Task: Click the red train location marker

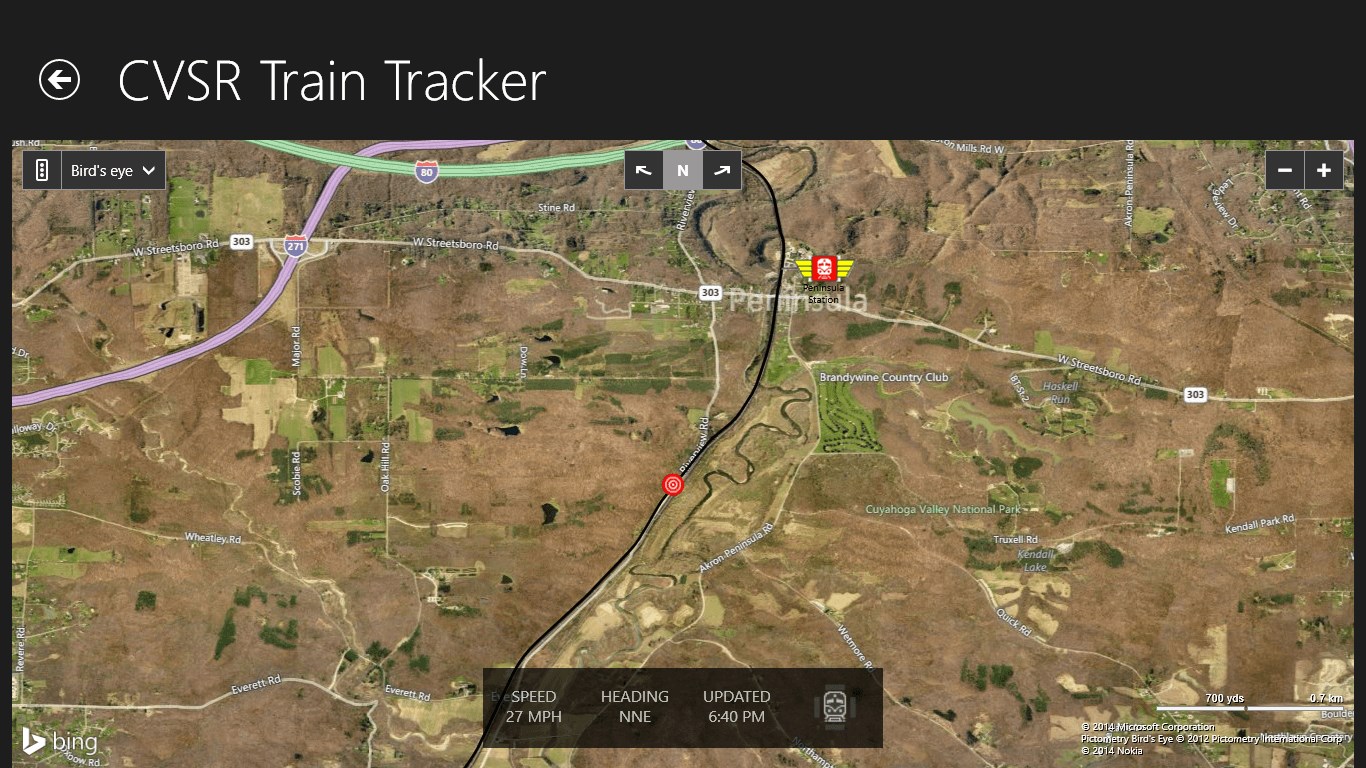Action: pyautogui.click(x=673, y=485)
